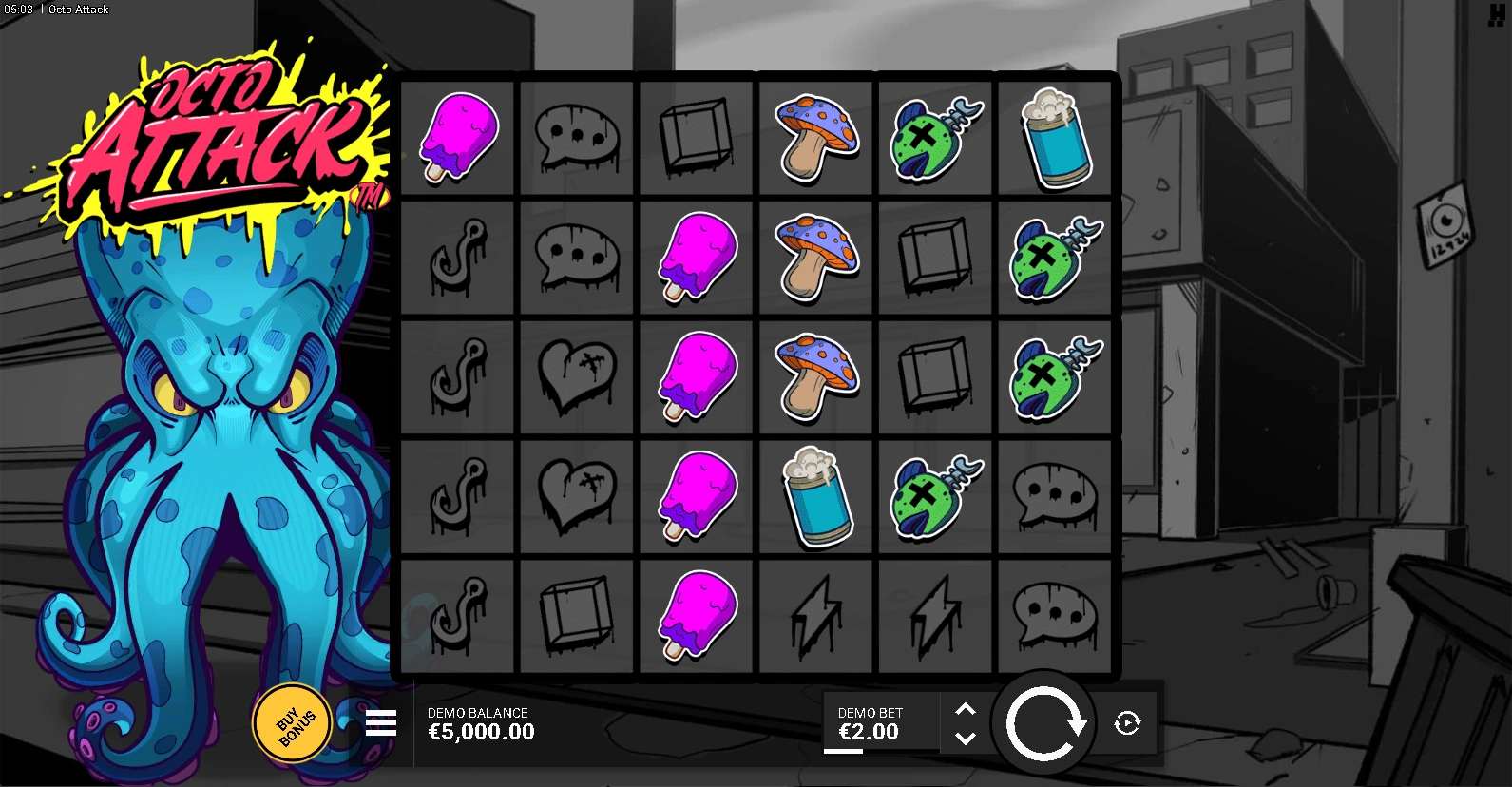The width and height of the screenshot is (1512, 787).
Task: Click the Hacksaw logo in the corner
Action: point(1496,14)
